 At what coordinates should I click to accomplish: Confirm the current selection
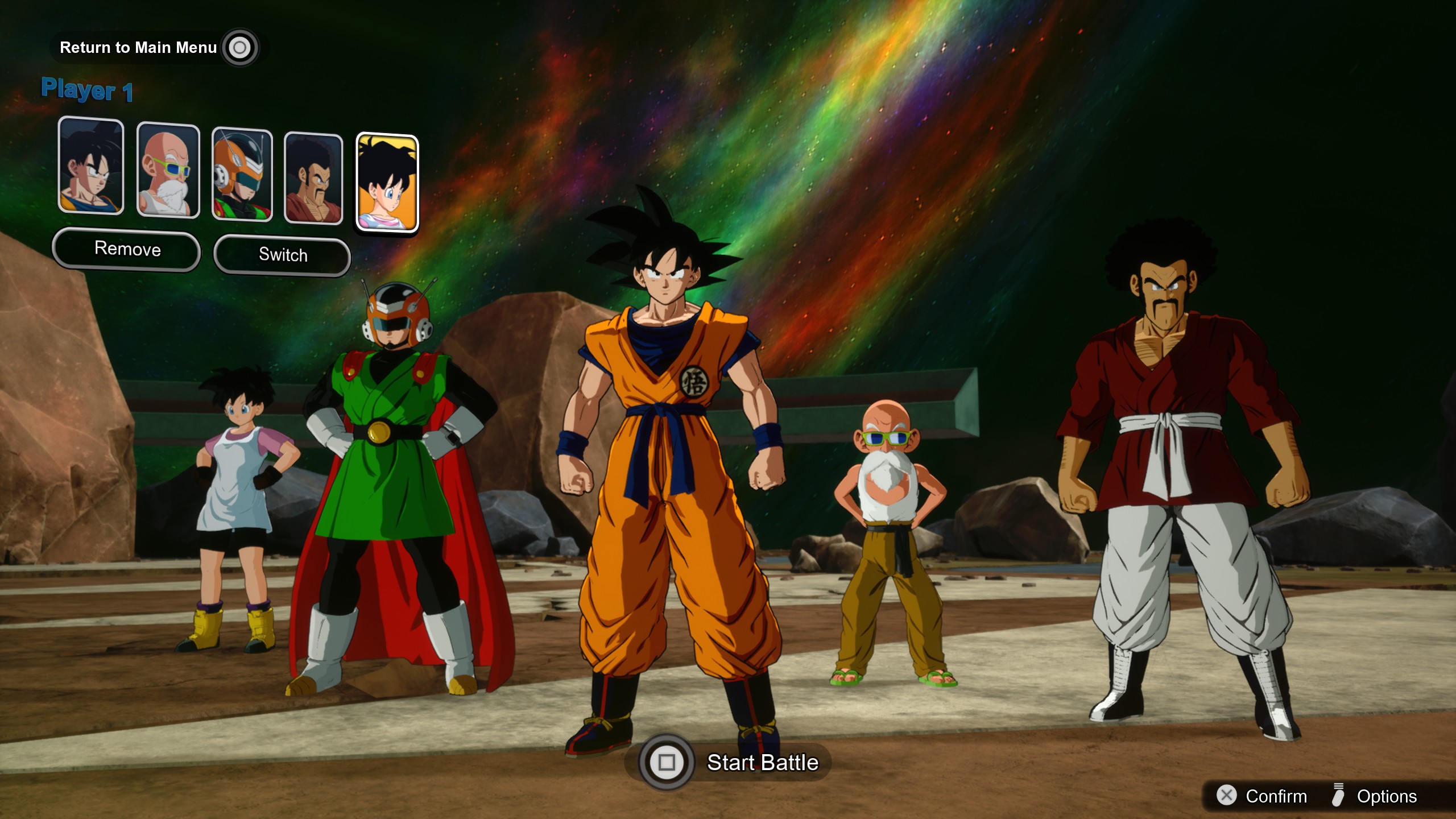(1263, 796)
